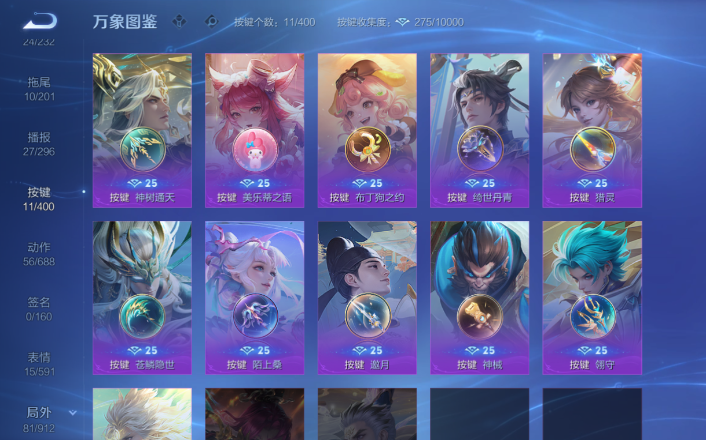Click the first icon beside the 万象图鉴 title
This screenshot has width=706, height=440.
(178, 21)
